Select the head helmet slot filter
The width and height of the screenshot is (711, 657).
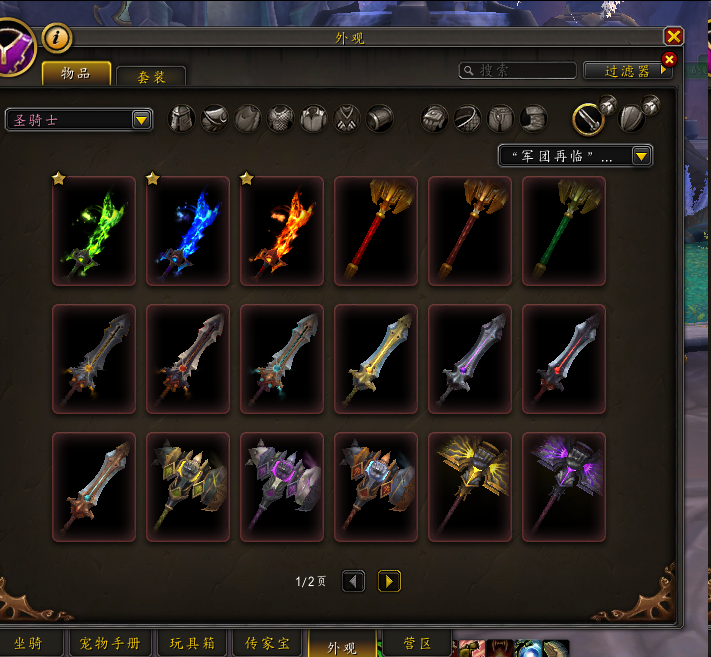(183, 119)
